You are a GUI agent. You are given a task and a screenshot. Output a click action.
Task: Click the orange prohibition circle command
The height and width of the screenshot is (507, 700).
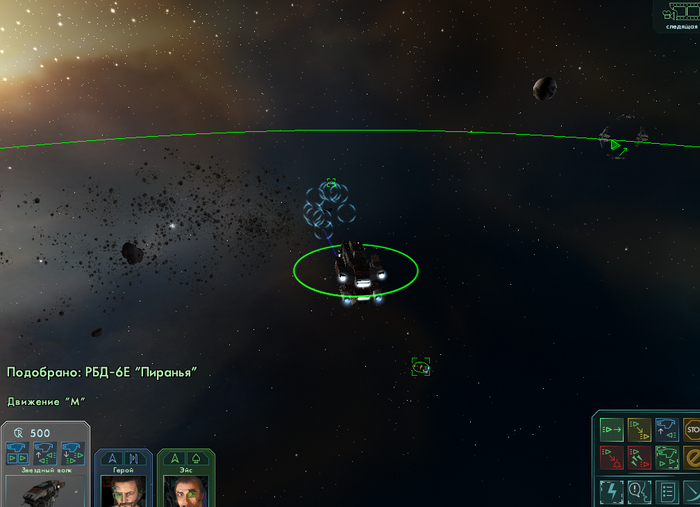[691, 458]
